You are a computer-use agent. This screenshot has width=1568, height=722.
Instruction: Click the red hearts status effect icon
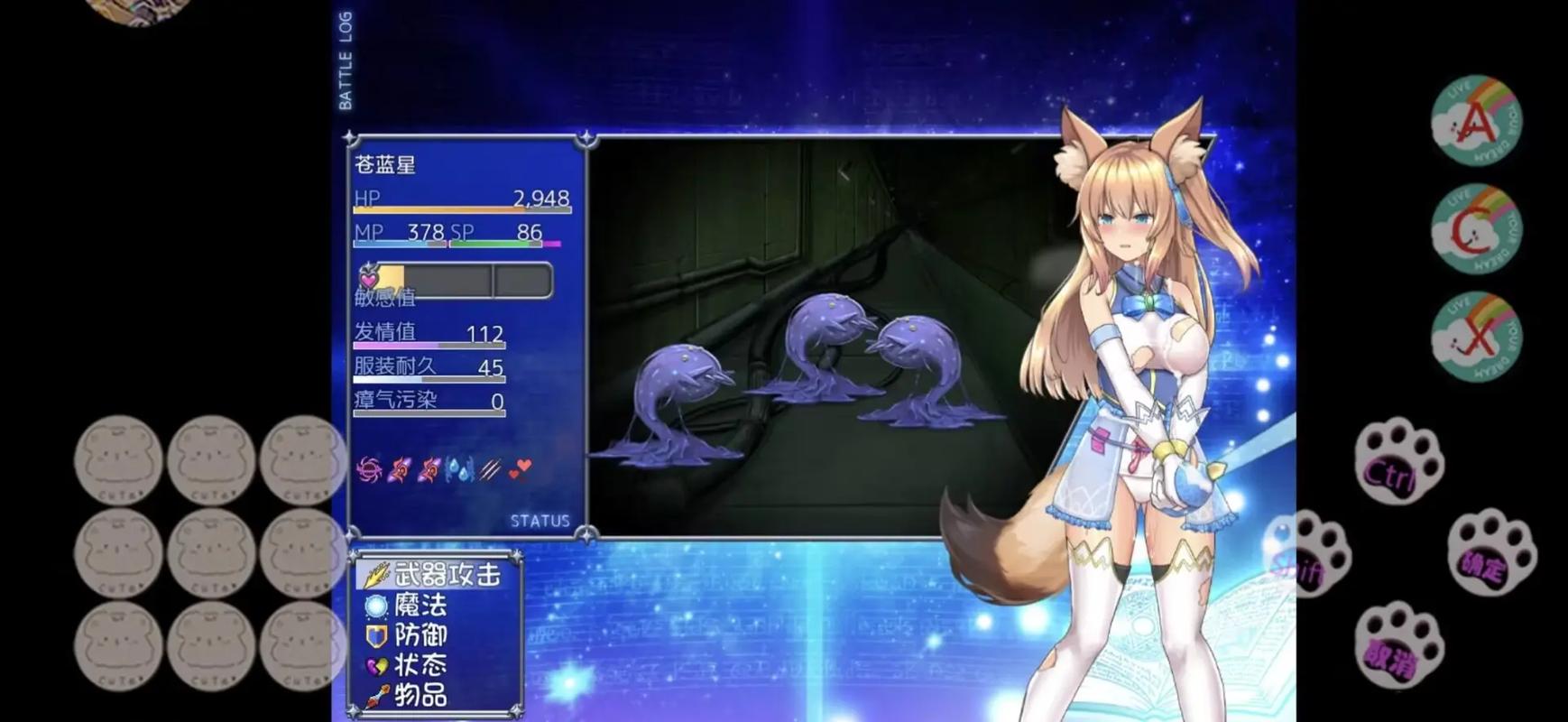point(519,467)
